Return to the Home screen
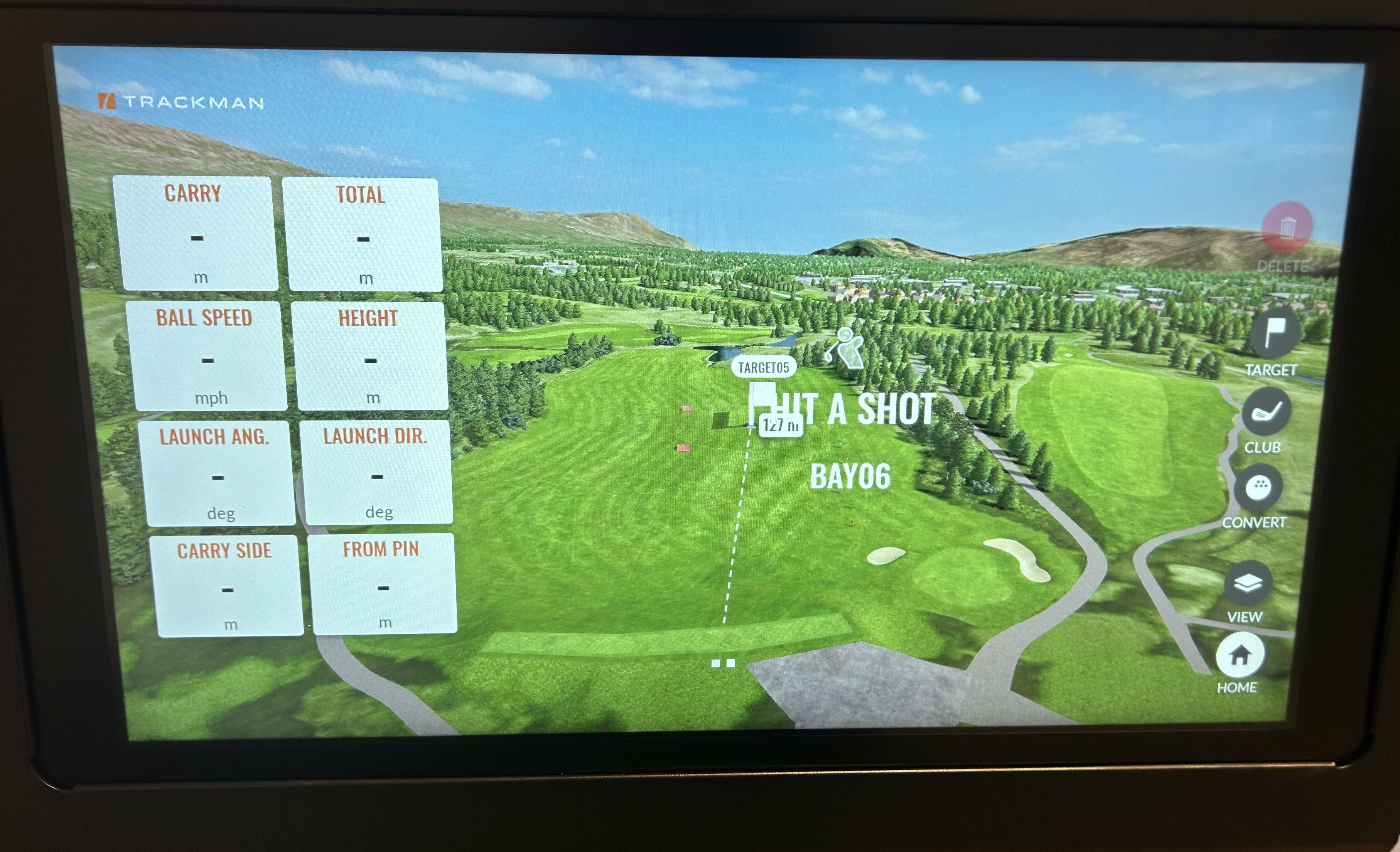 click(1240, 656)
